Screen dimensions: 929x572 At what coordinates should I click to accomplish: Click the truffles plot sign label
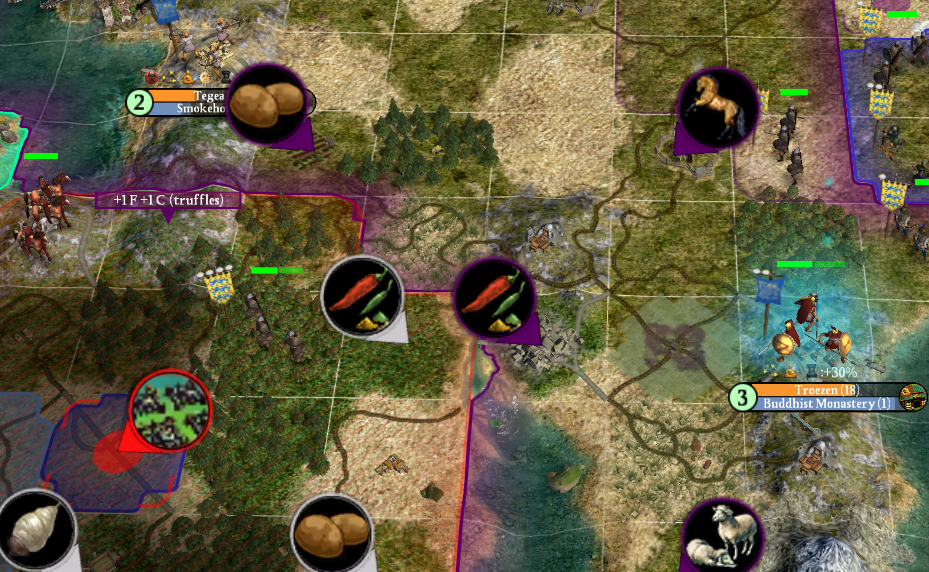(x=168, y=200)
